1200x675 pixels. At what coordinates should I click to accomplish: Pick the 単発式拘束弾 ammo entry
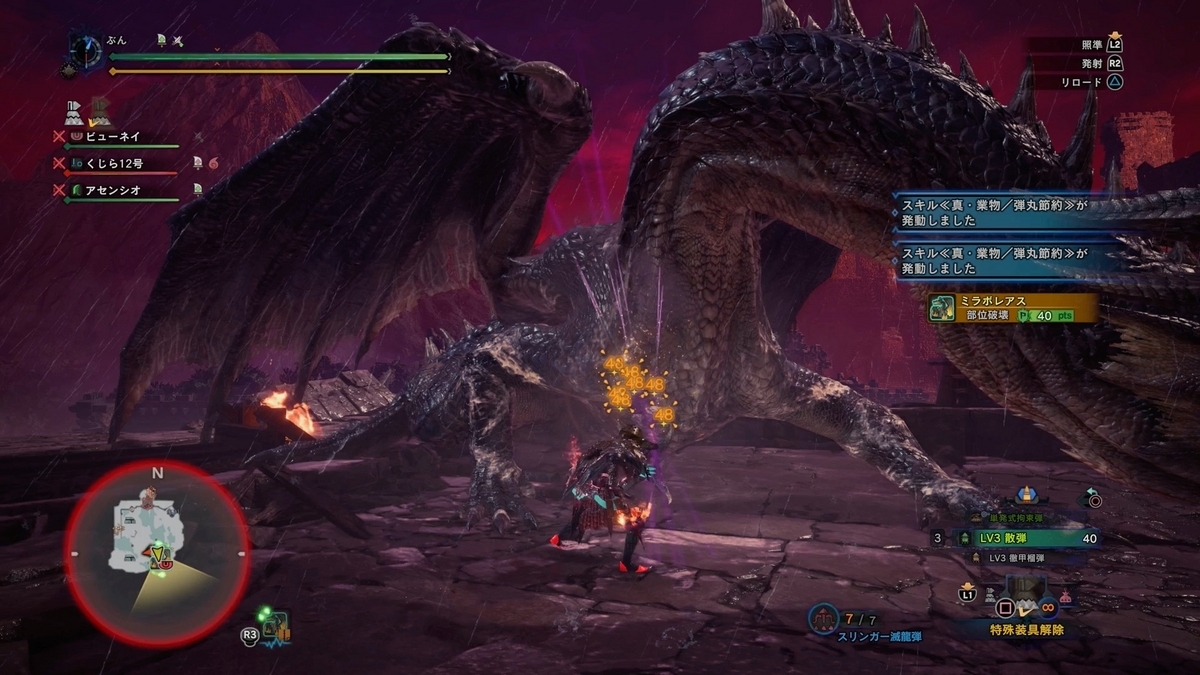[1015, 518]
